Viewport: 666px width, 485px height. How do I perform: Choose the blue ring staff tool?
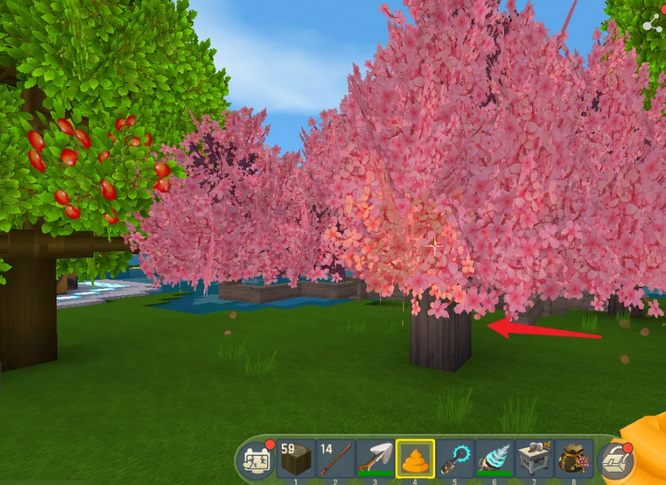coord(455,459)
